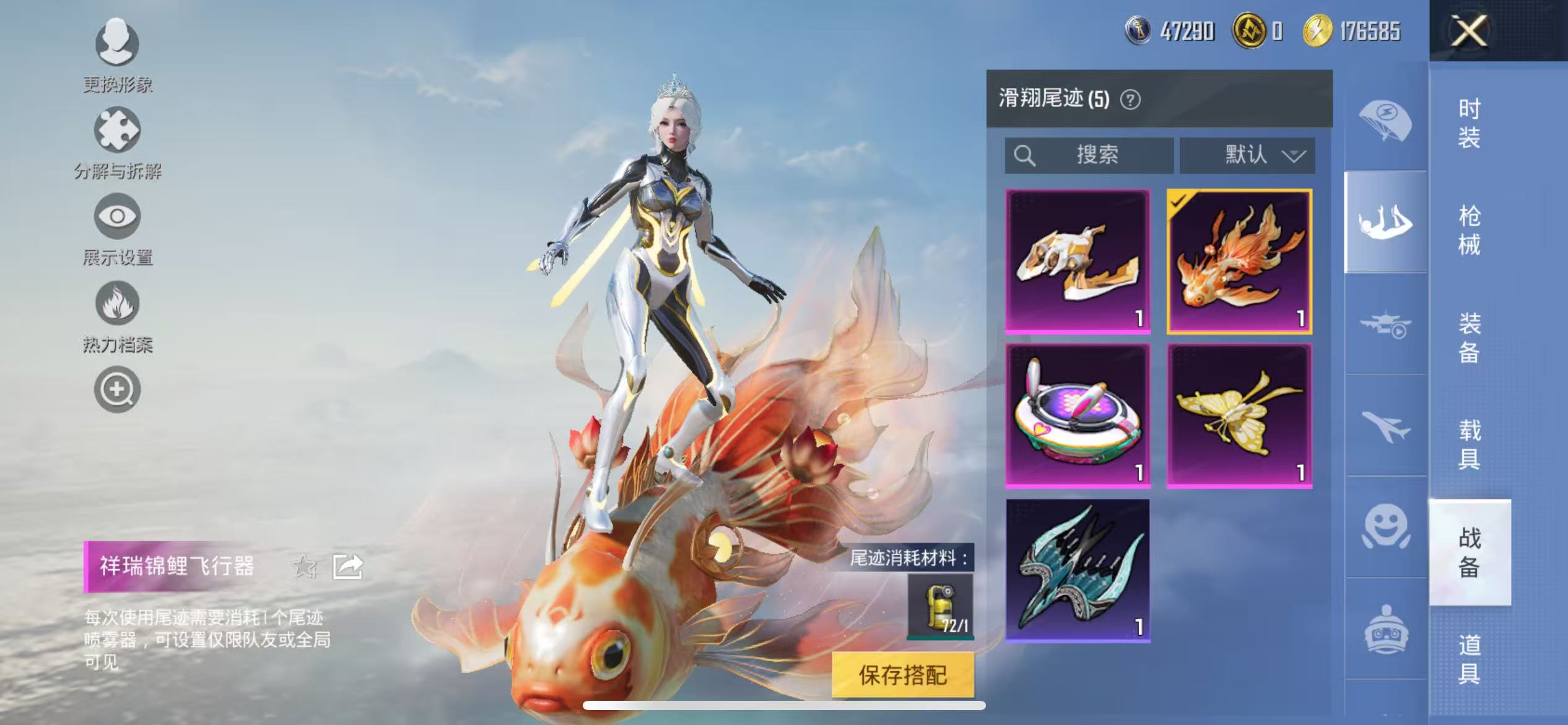Open the 默认 sort dropdown

pos(1247,155)
